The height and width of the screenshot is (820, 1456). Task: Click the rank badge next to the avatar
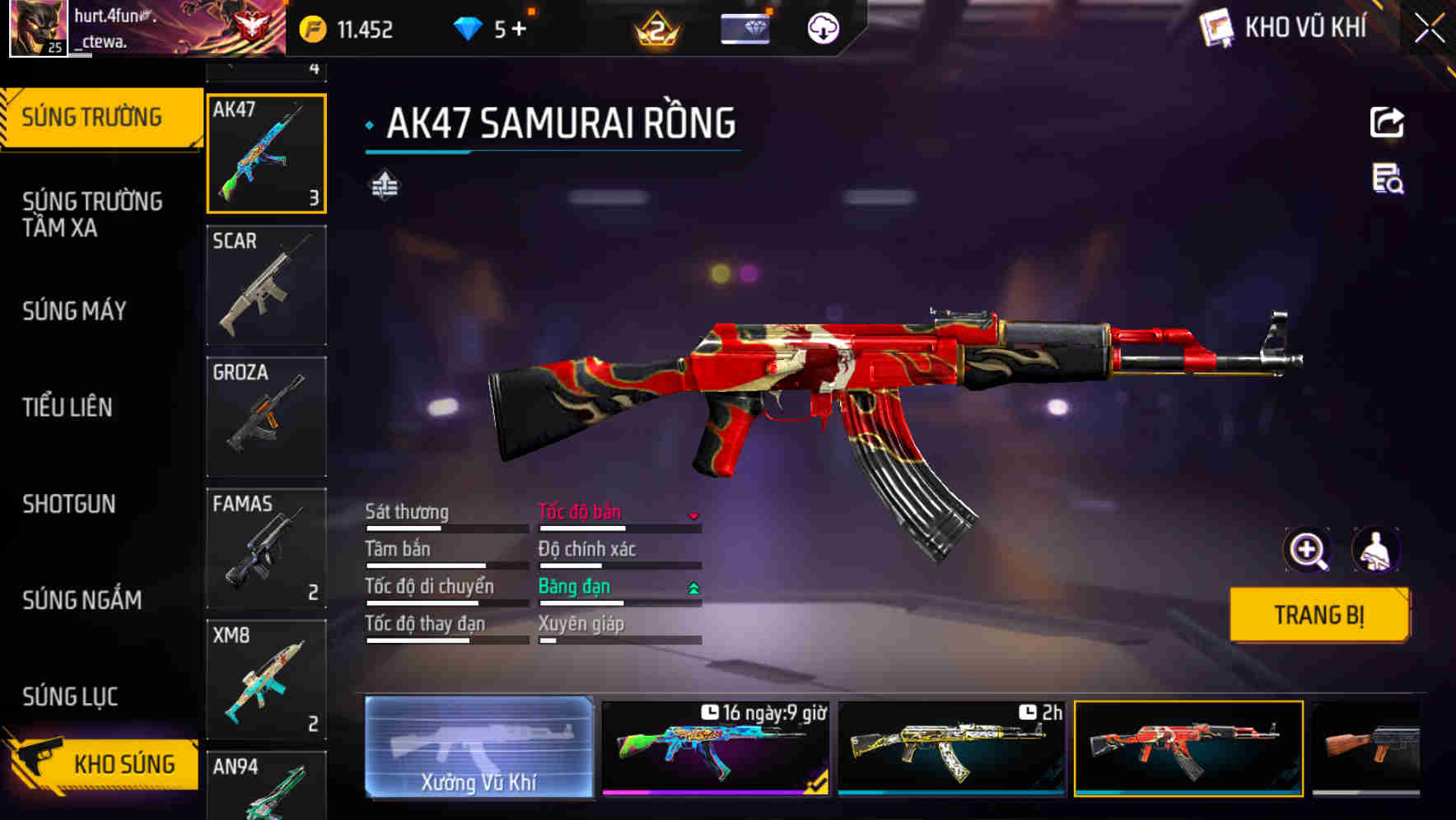252,25
